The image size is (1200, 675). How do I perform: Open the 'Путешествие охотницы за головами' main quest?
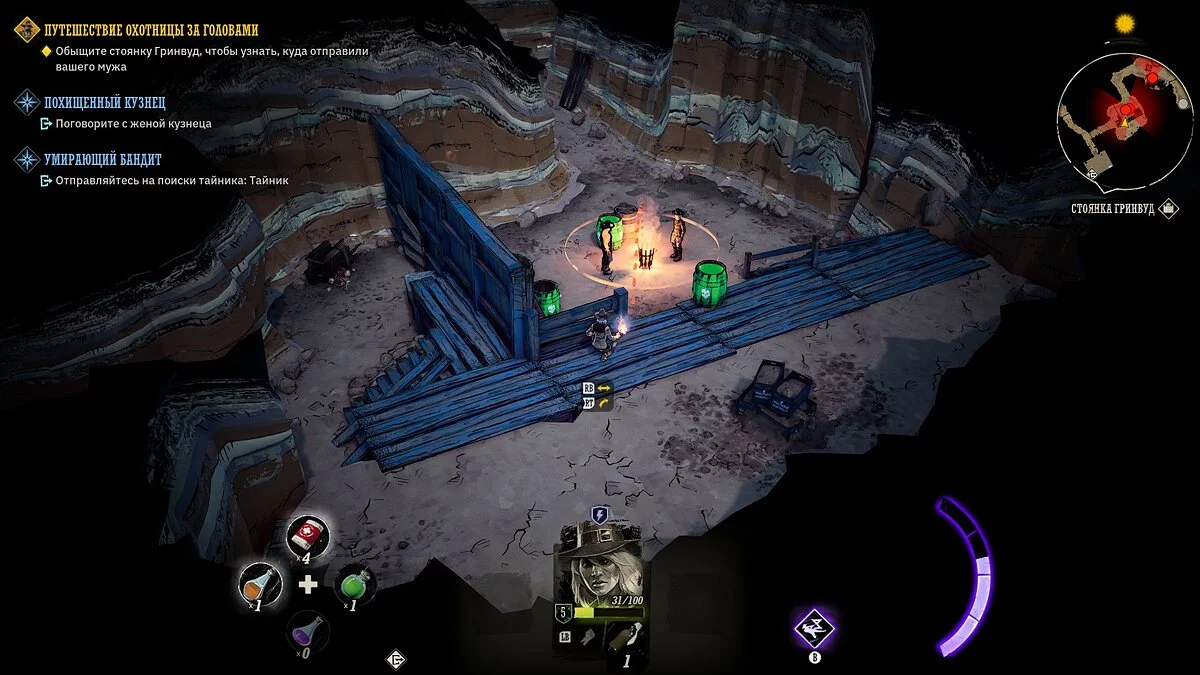[150, 30]
